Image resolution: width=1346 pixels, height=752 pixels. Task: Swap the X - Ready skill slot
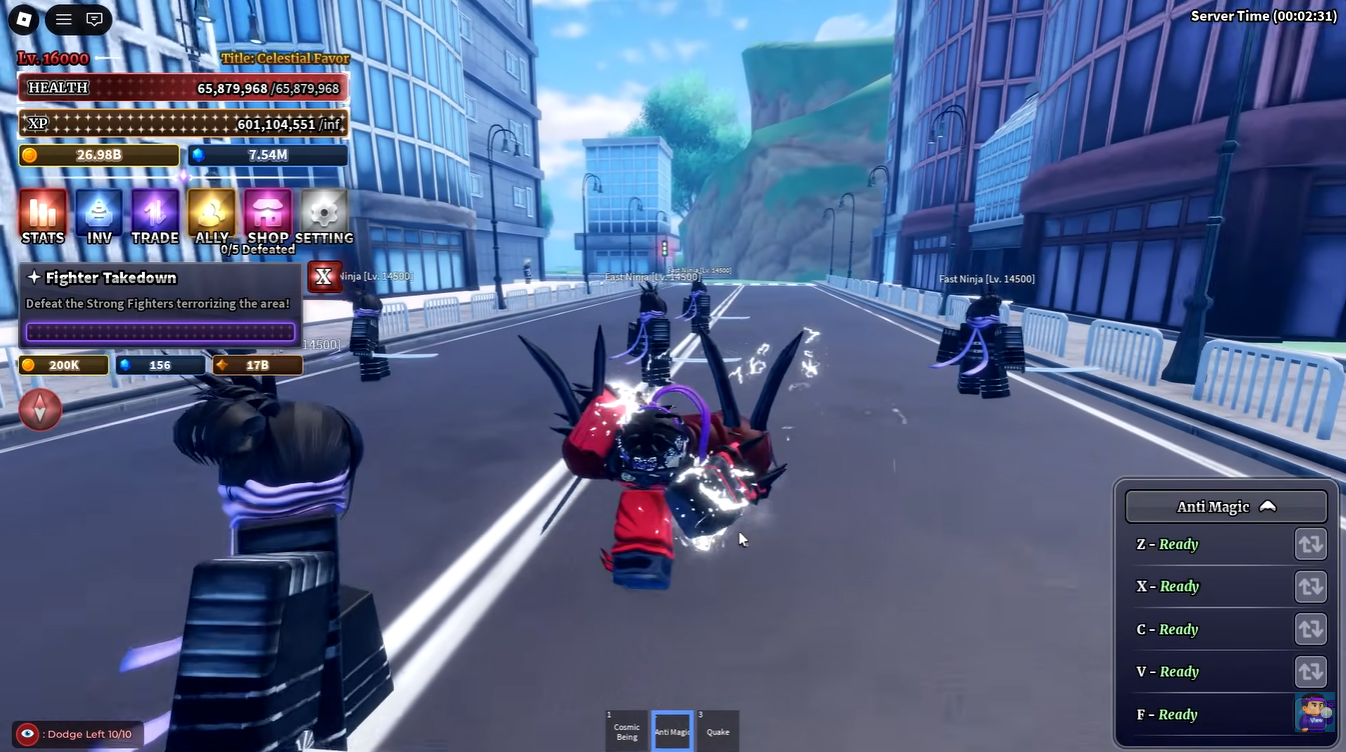click(1310, 586)
